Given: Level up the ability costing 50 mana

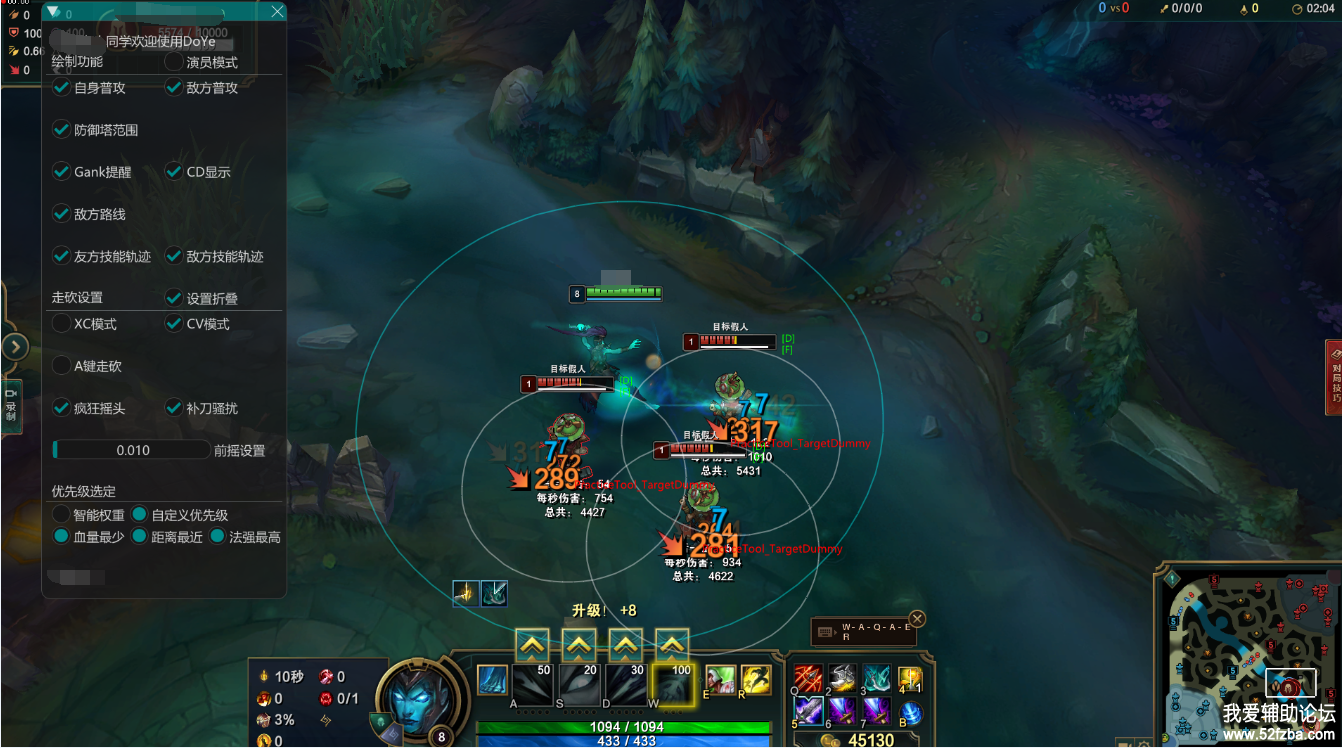Looking at the screenshot, I should [x=532, y=645].
